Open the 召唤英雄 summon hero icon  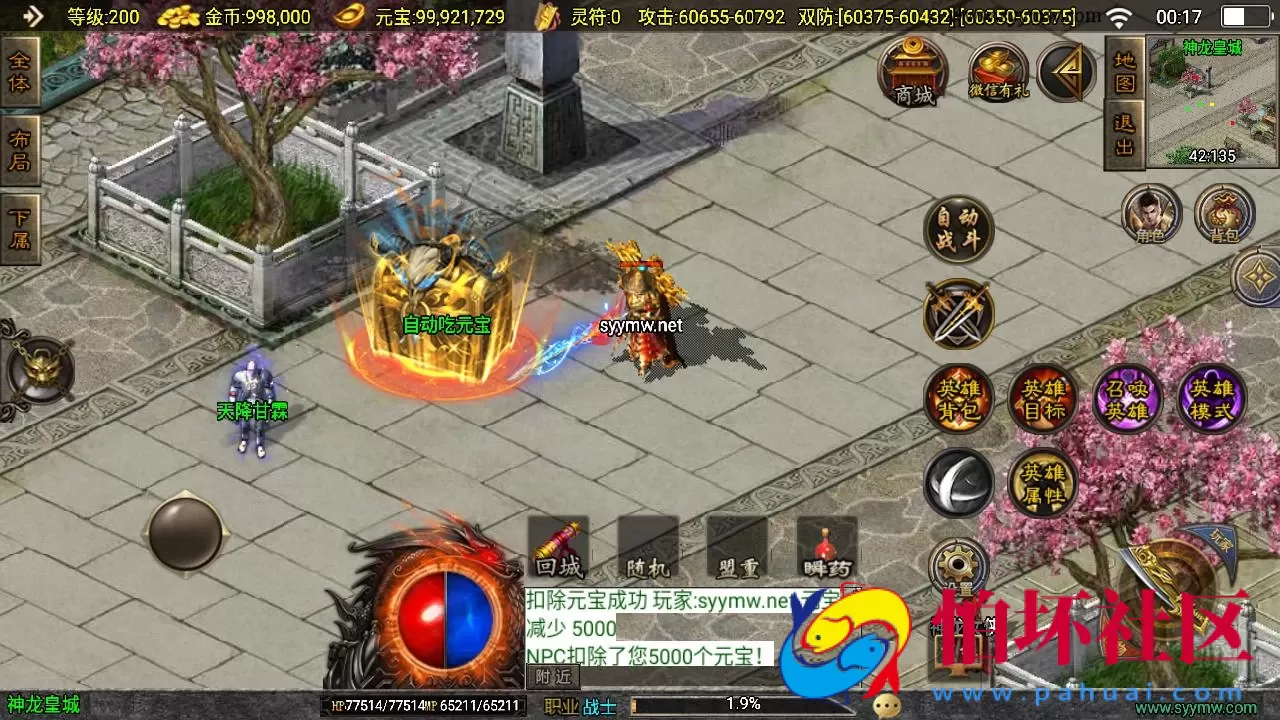(x=1128, y=398)
